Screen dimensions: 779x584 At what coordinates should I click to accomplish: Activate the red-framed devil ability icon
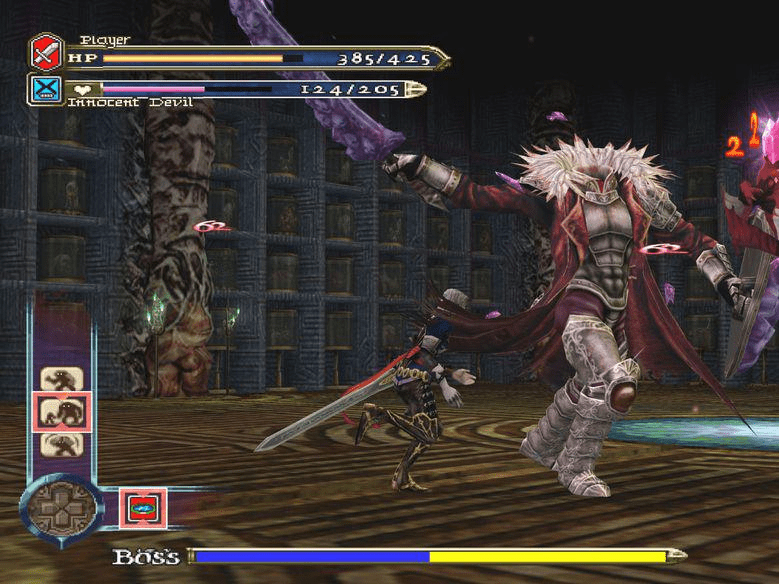143,507
